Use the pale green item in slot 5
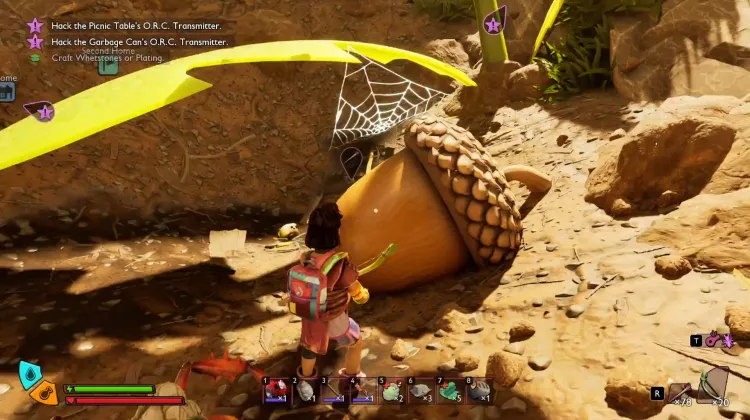This screenshot has width=750, height=420. click(393, 390)
